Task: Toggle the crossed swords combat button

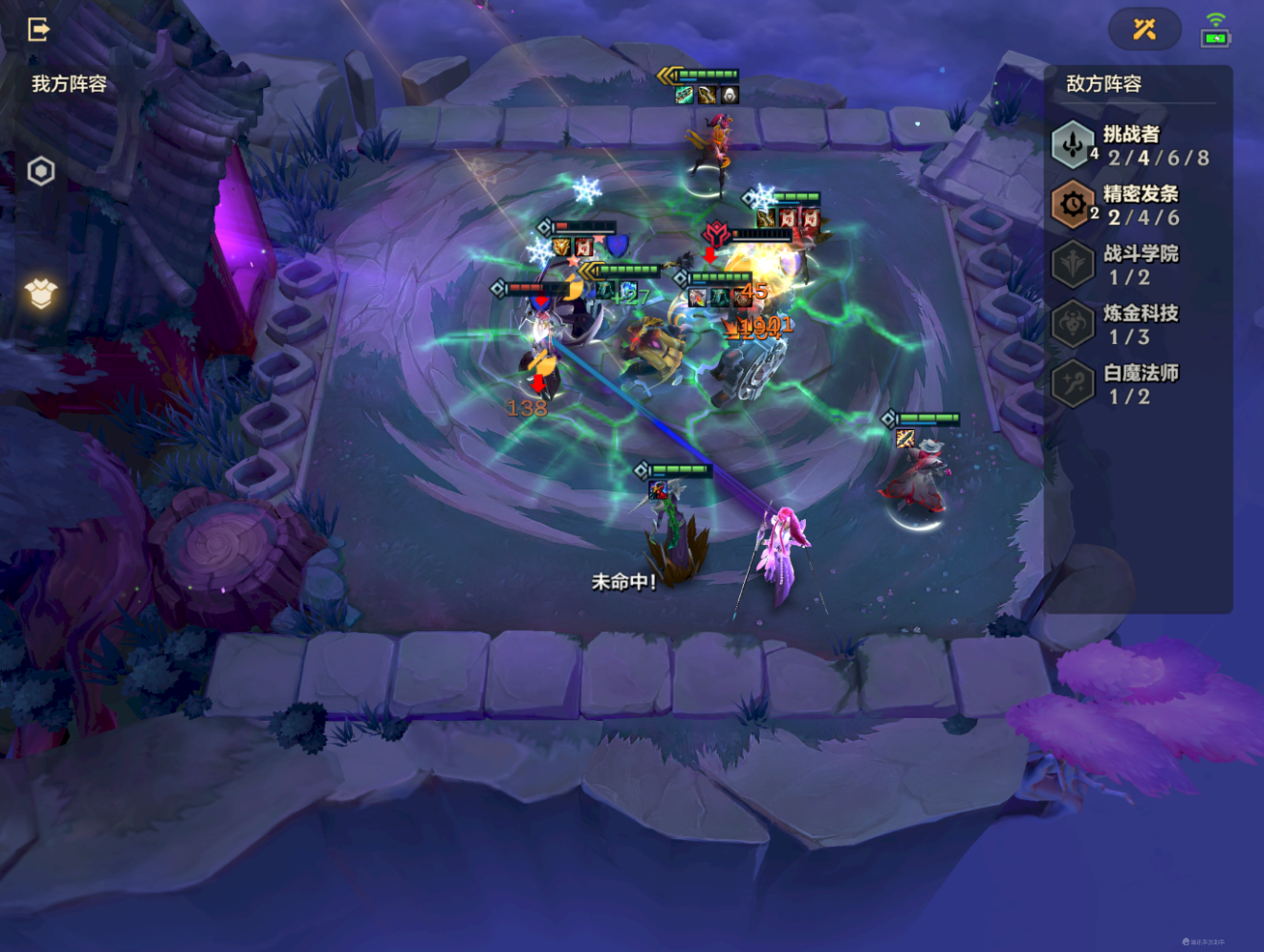Action: tap(1144, 30)
